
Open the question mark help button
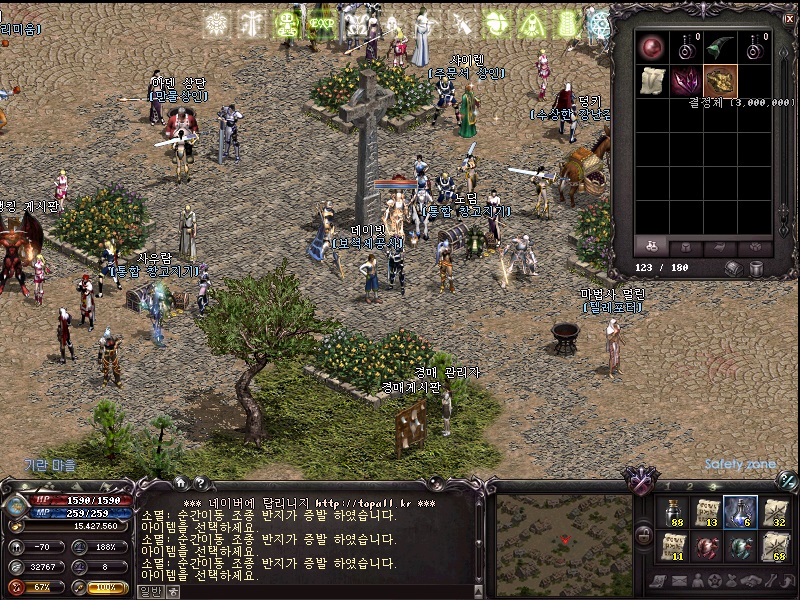[199, 483]
